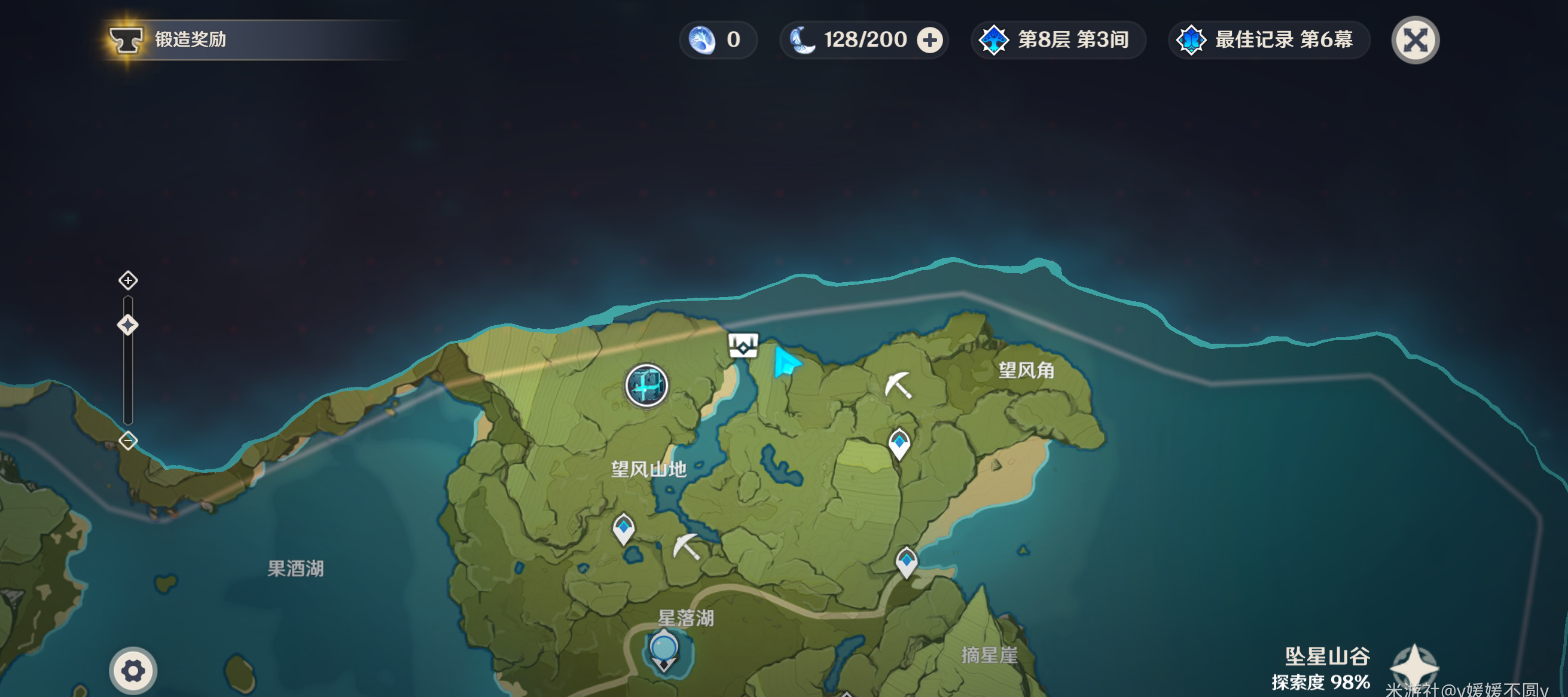Image resolution: width=1568 pixels, height=697 pixels.
Task: Add resin with the plus button
Action: pyautogui.click(x=929, y=40)
